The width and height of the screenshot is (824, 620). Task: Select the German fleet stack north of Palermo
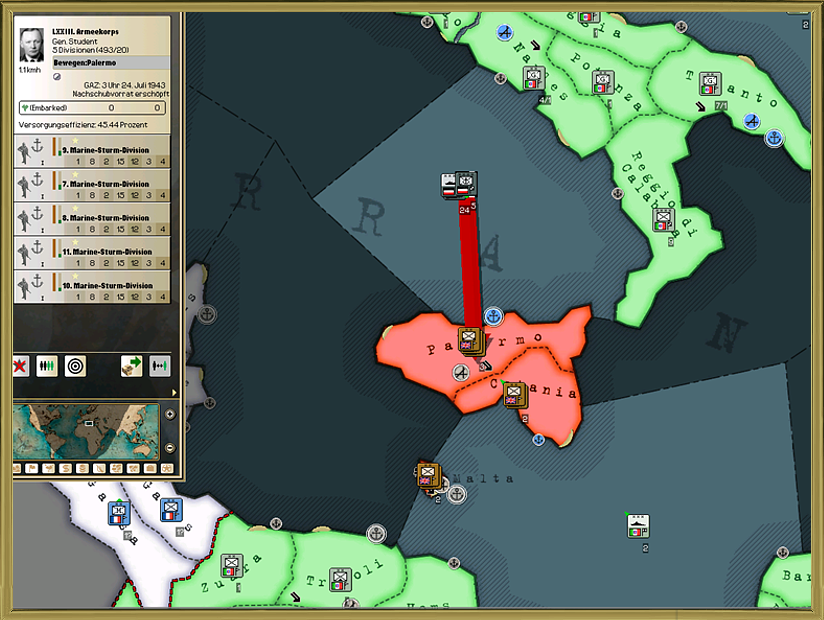pyautogui.click(x=459, y=185)
